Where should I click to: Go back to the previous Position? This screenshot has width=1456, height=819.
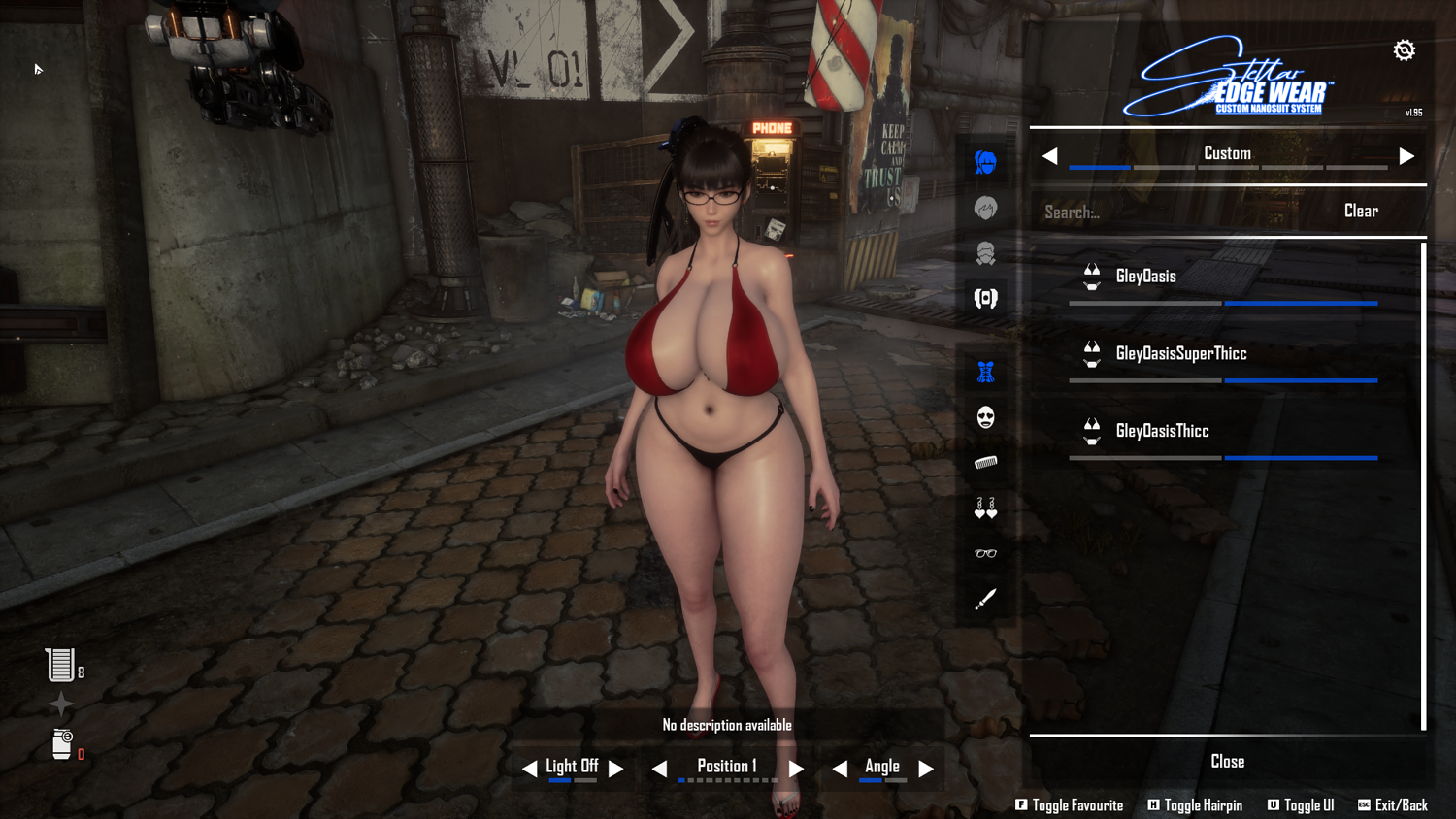(660, 769)
